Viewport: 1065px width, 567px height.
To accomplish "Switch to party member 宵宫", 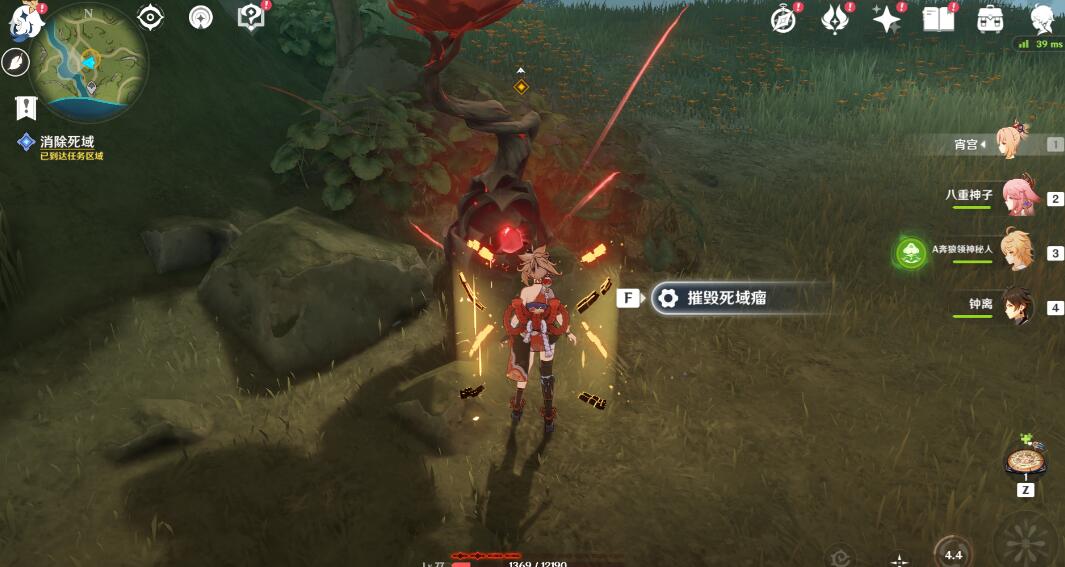I will tap(1016, 144).
